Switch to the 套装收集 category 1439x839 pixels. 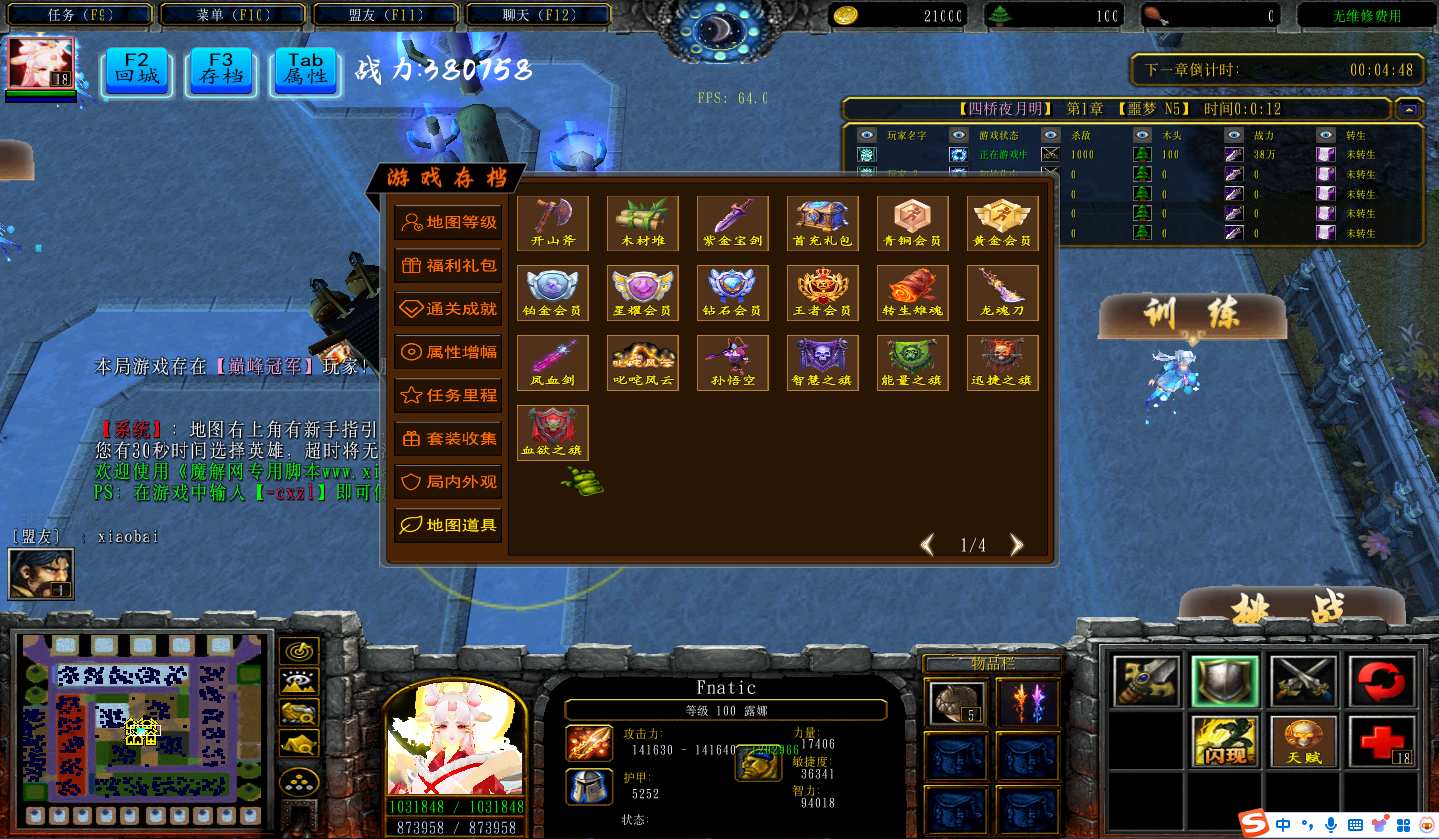pos(448,438)
